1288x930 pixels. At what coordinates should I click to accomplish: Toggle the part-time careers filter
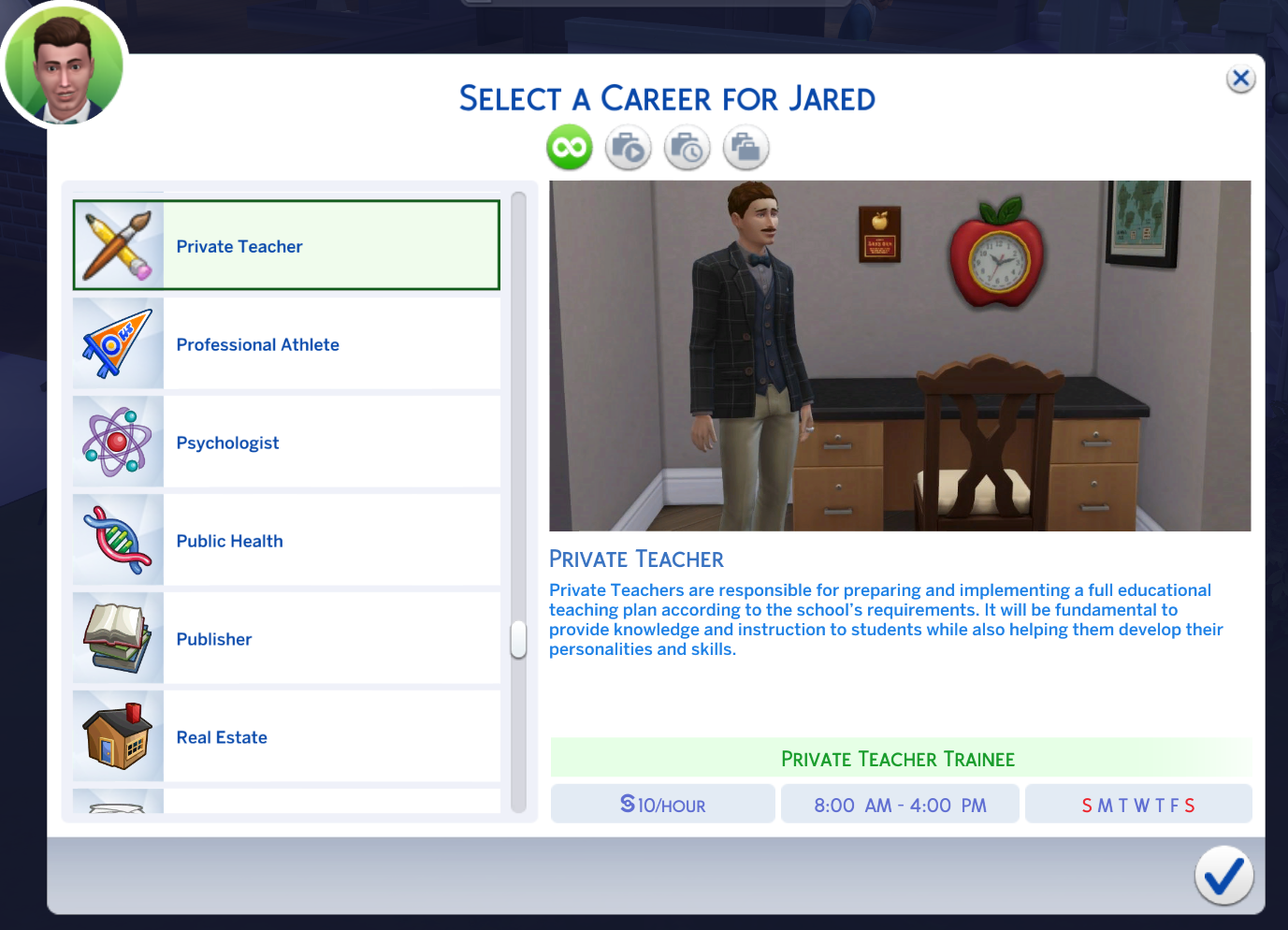point(687,147)
